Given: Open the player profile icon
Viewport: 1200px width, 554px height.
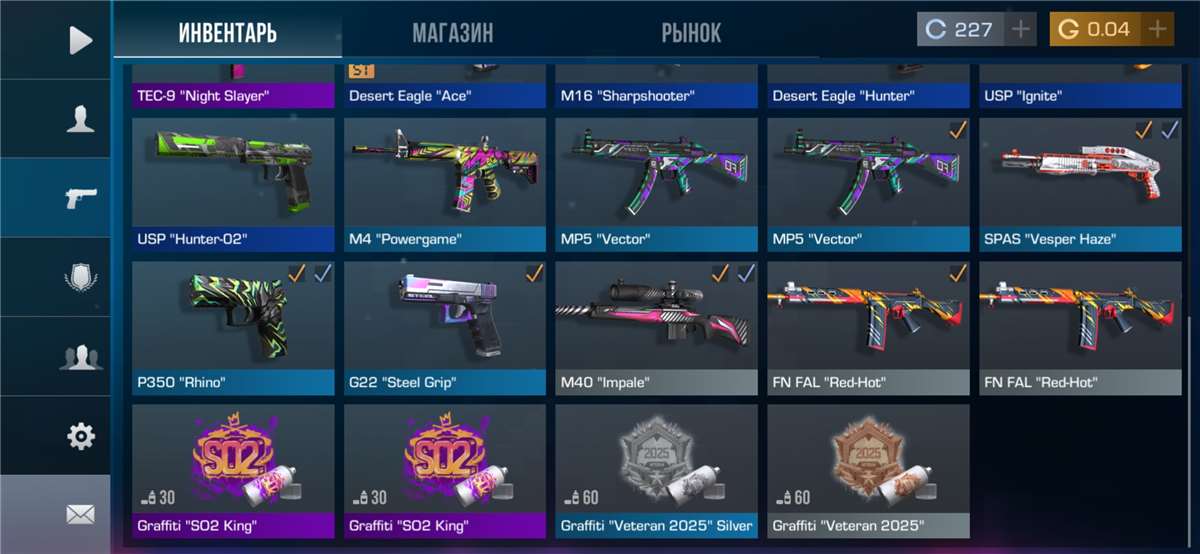Looking at the screenshot, I should (80, 119).
